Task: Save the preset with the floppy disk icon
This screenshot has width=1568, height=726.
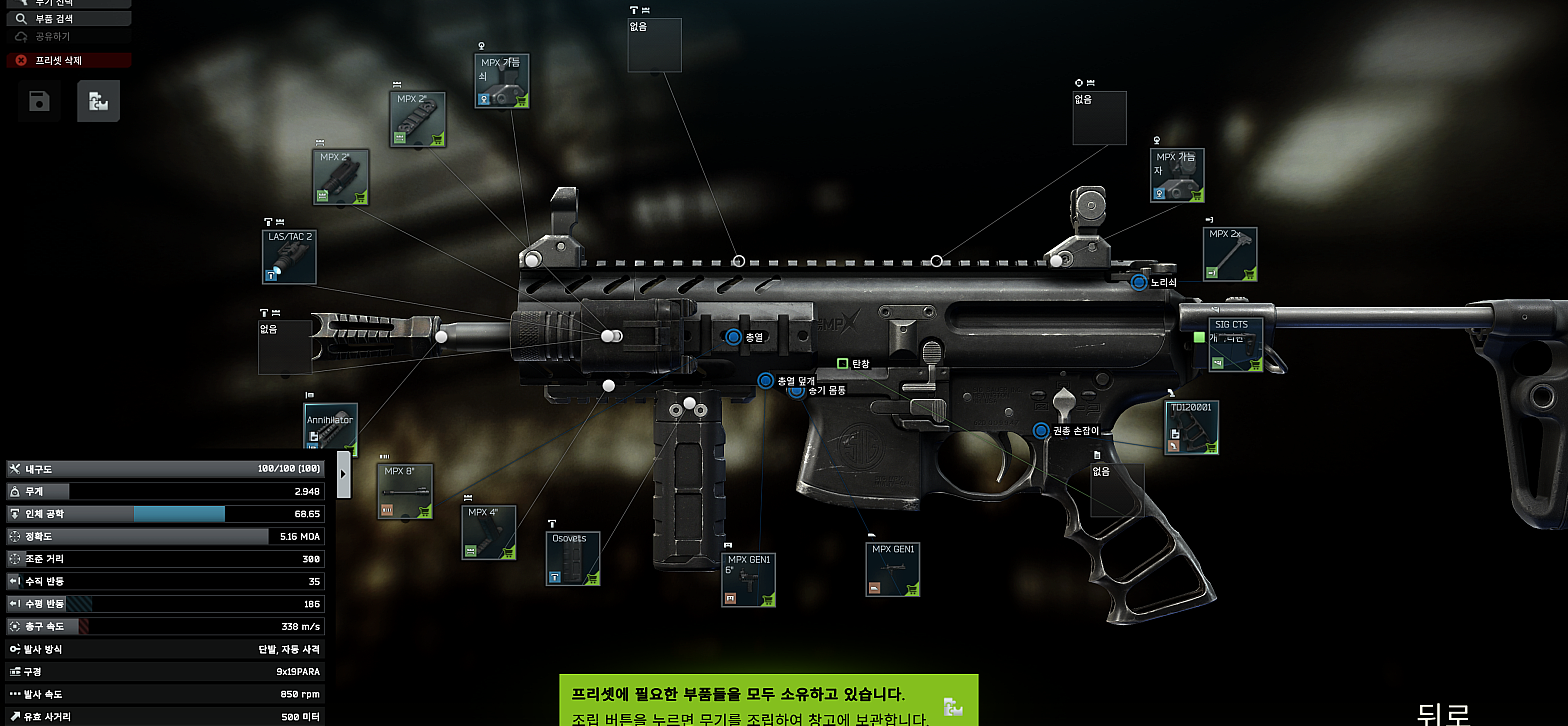Action: (x=39, y=101)
